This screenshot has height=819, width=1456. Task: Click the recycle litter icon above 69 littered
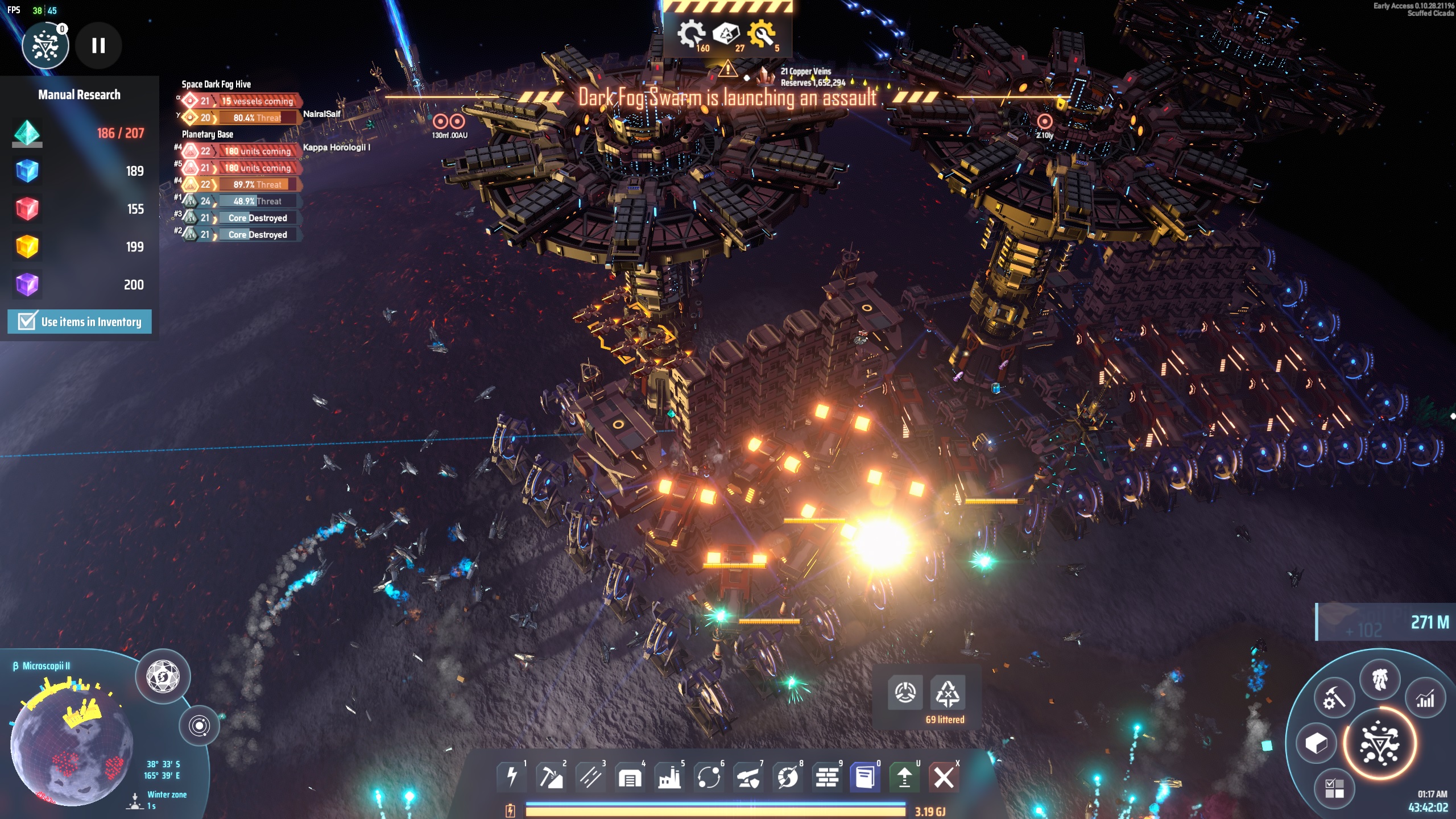948,693
